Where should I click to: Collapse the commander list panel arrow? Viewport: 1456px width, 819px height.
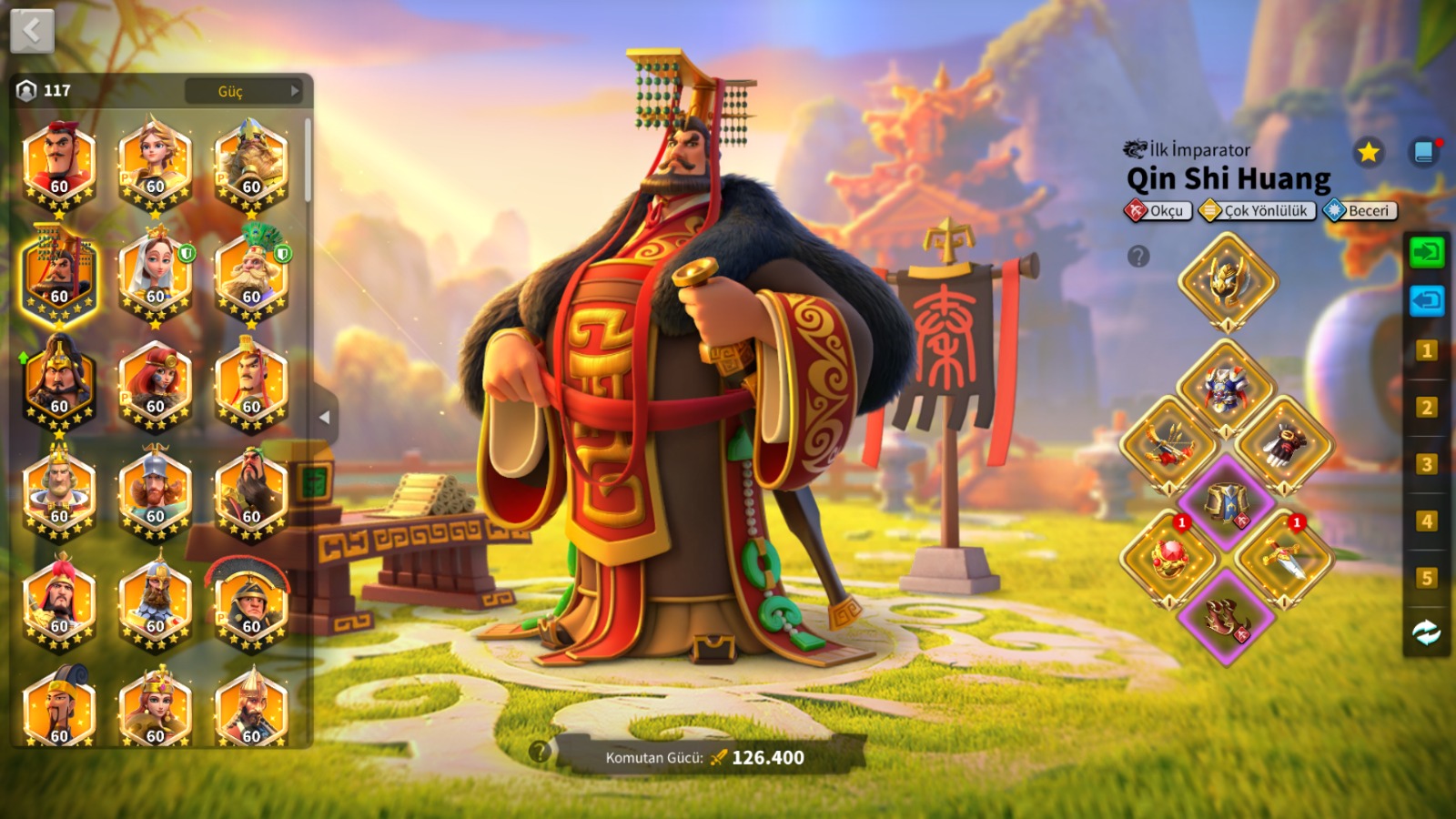click(324, 418)
